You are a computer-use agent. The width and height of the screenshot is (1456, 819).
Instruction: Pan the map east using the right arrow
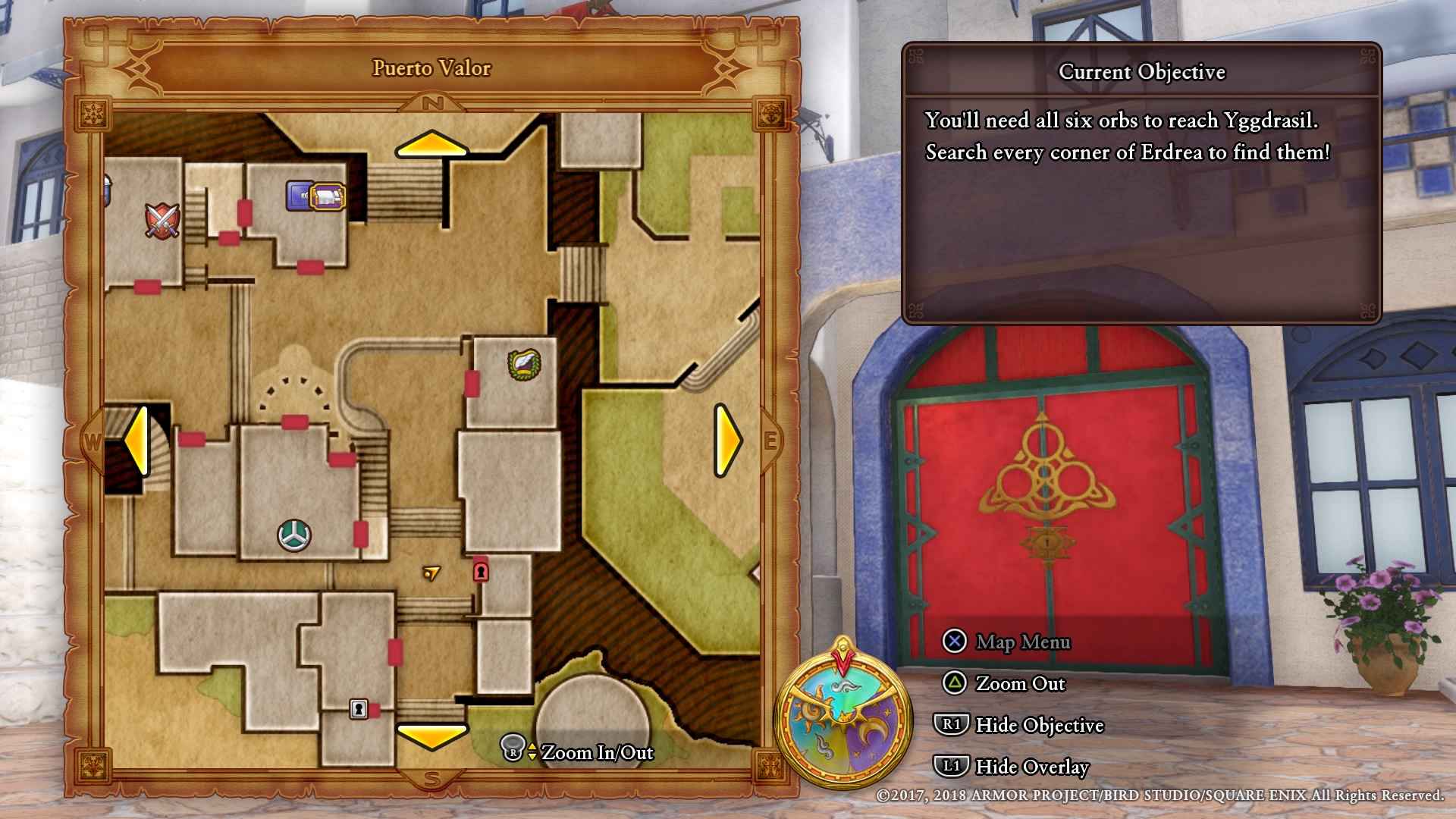(x=727, y=440)
